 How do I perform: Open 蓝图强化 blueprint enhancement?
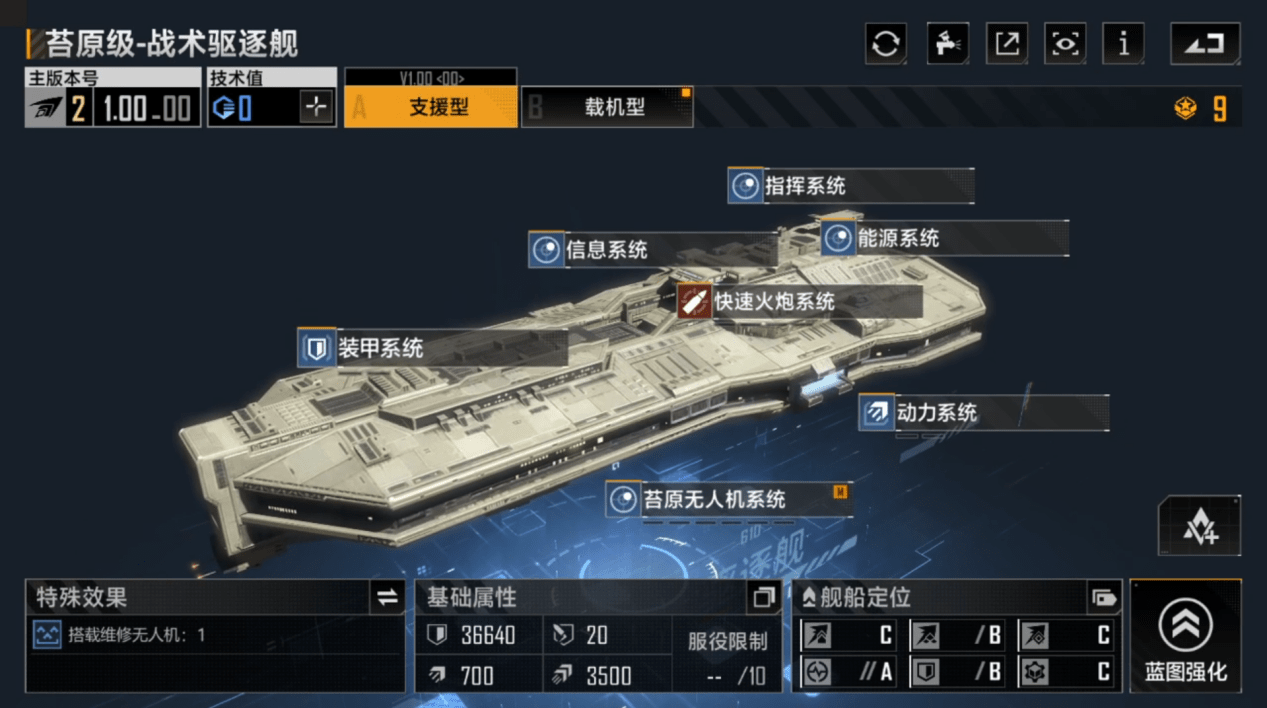tap(1185, 636)
